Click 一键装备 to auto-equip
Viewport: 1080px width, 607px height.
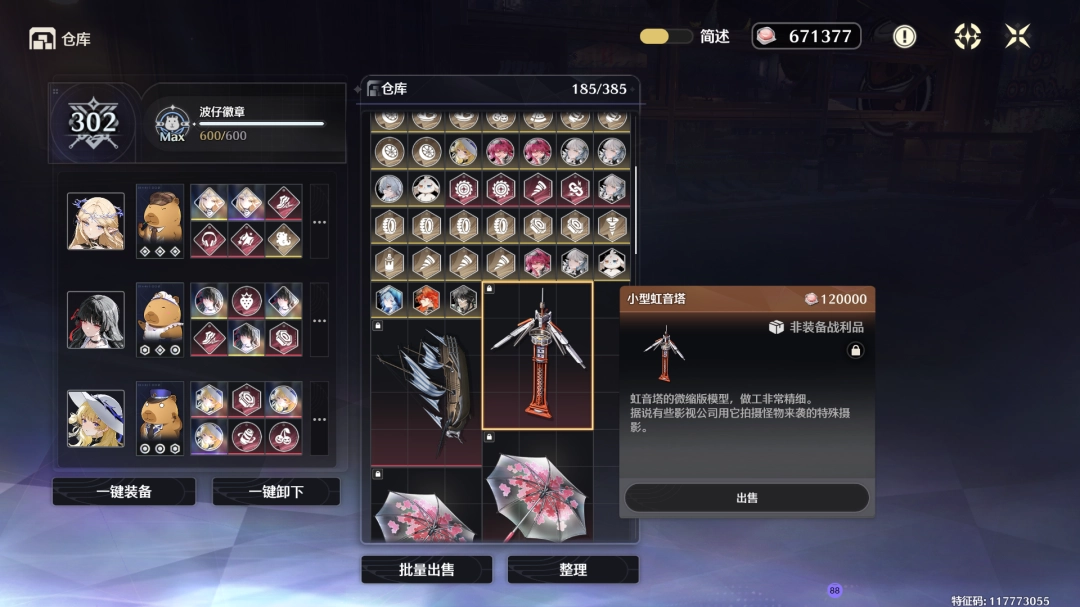coord(124,491)
